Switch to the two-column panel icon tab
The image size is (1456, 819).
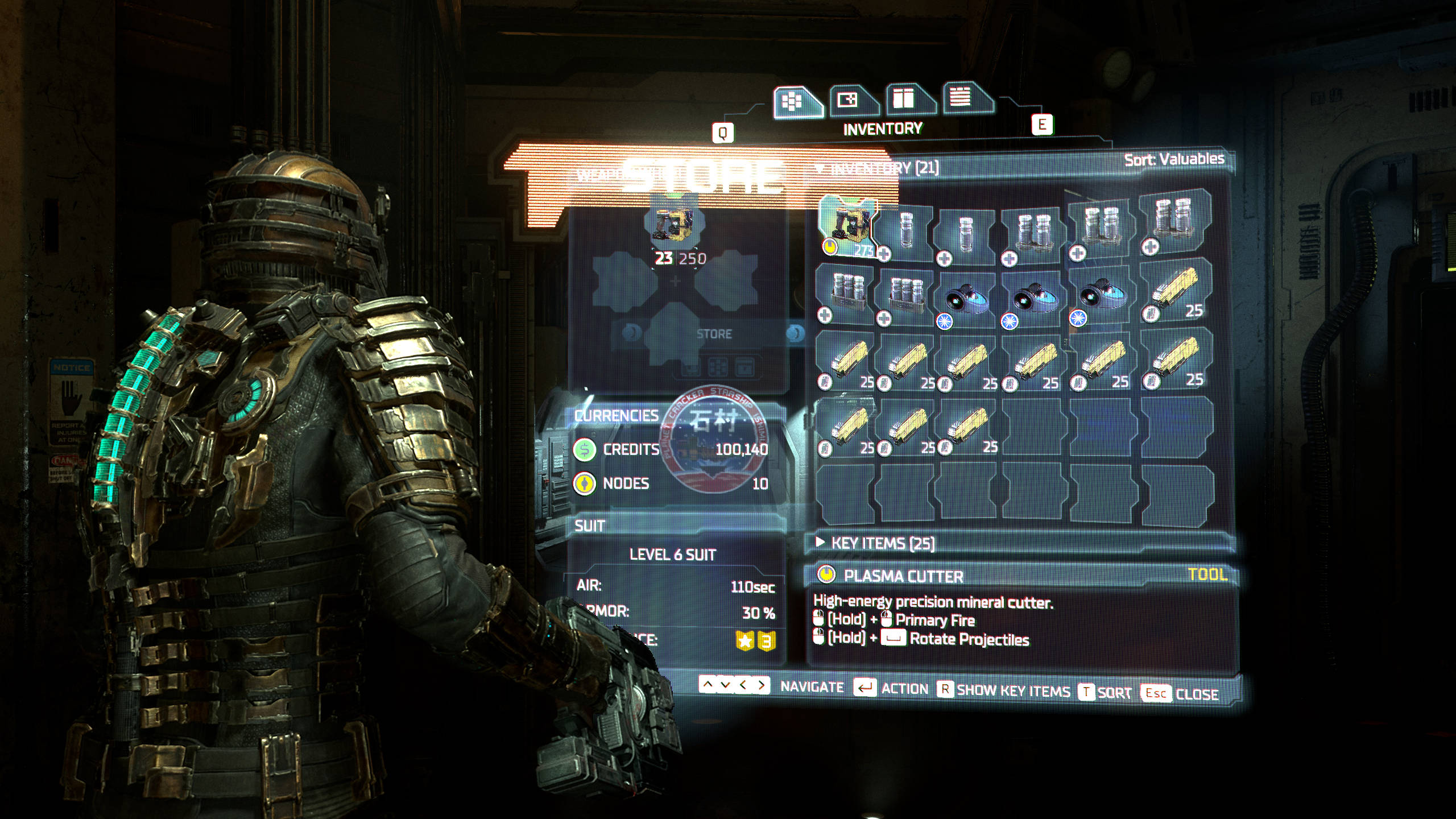[907, 98]
